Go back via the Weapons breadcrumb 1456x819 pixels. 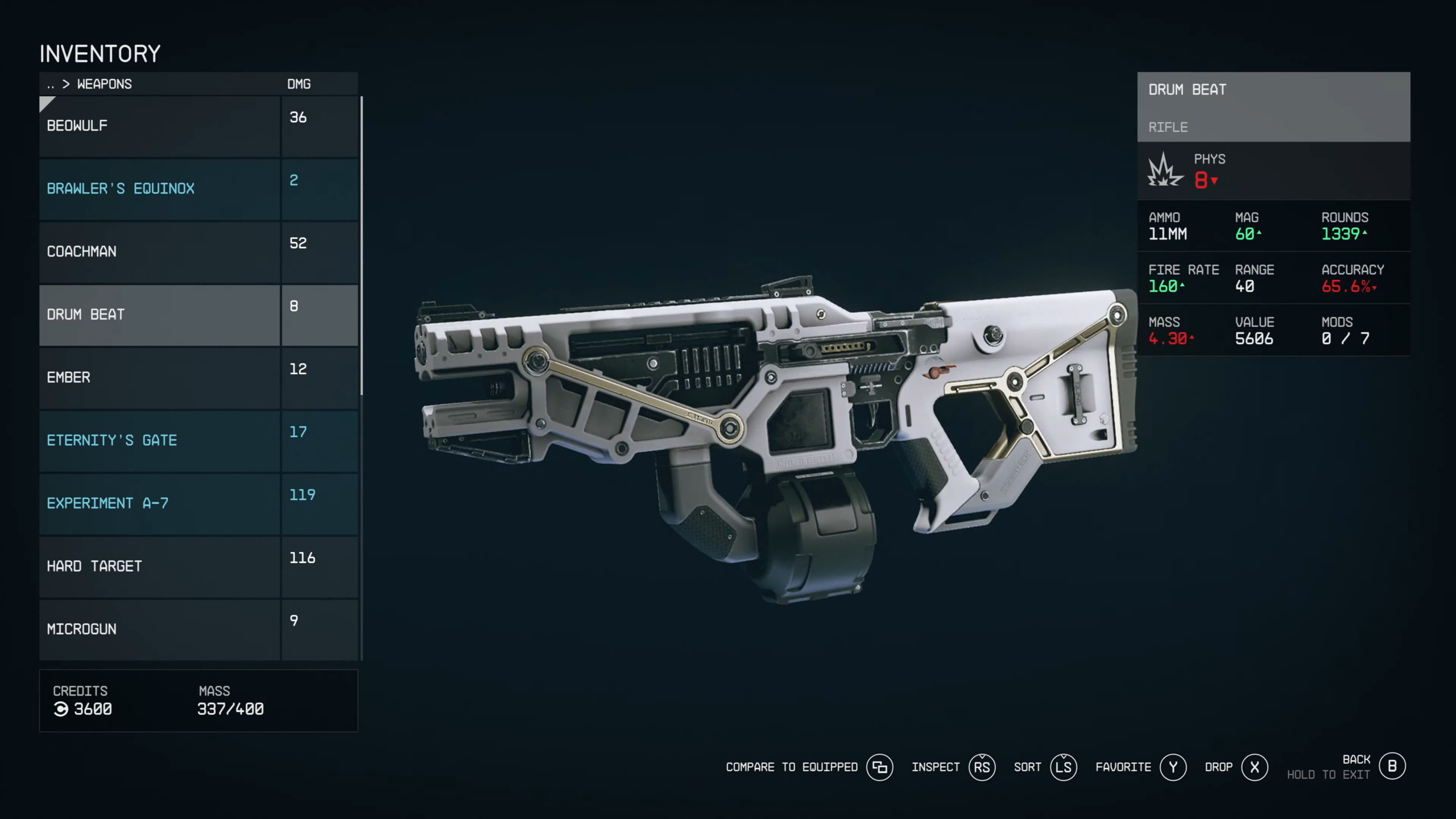104,84
